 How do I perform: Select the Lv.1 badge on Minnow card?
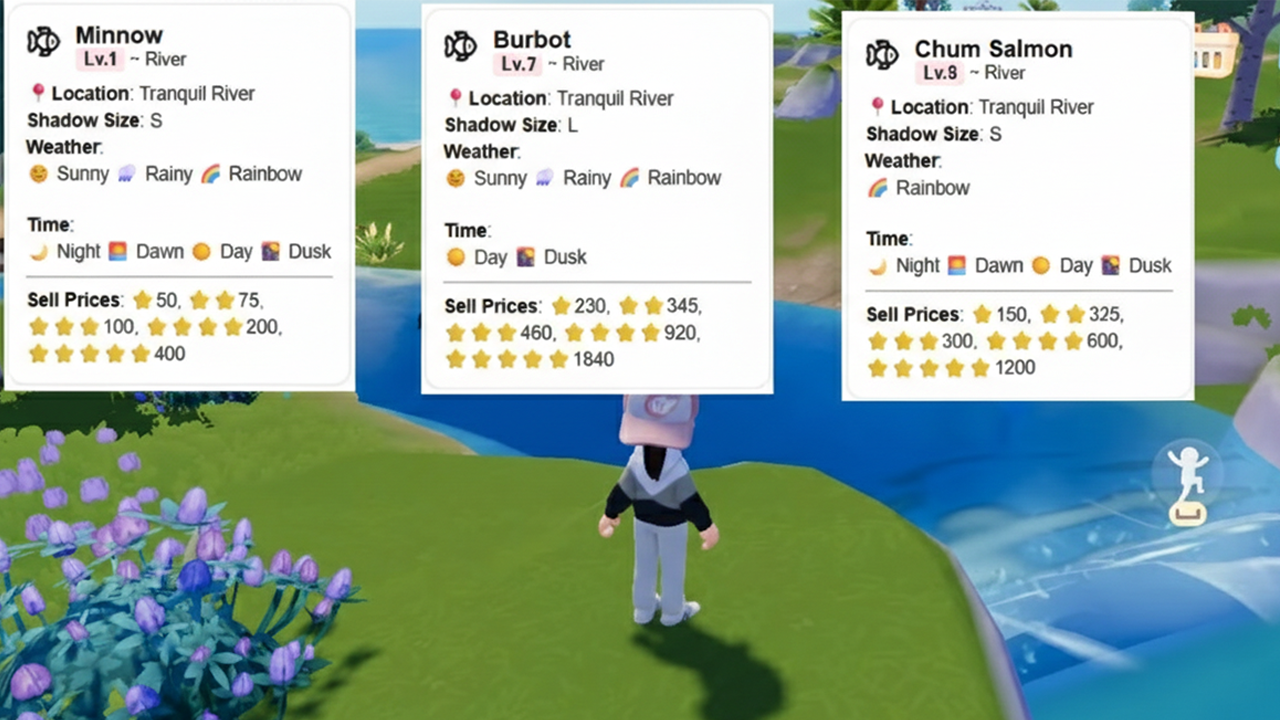[100, 59]
